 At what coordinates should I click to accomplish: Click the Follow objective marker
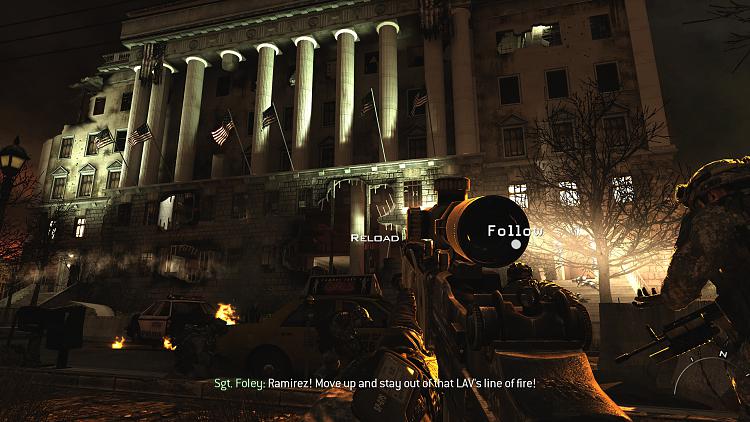coord(516,243)
